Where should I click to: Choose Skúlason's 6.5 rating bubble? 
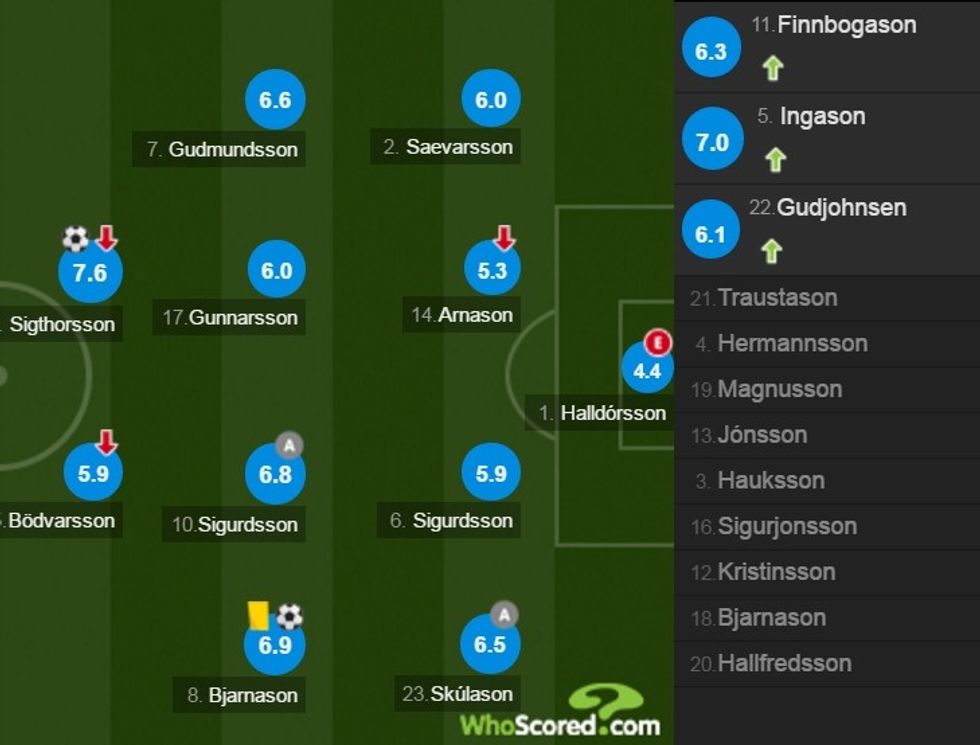coord(490,645)
